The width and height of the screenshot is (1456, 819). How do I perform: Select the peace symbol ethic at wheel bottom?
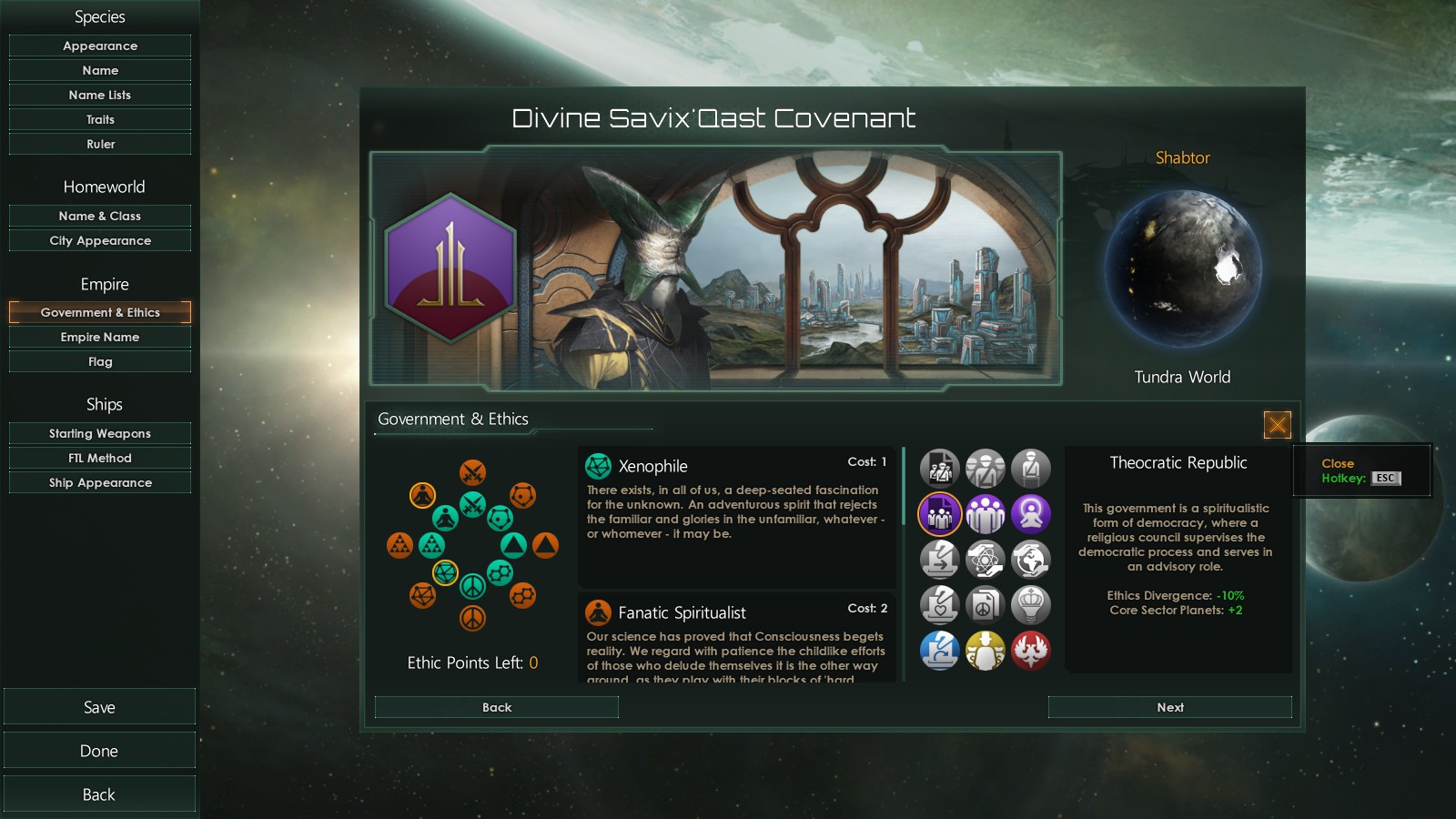tap(472, 619)
